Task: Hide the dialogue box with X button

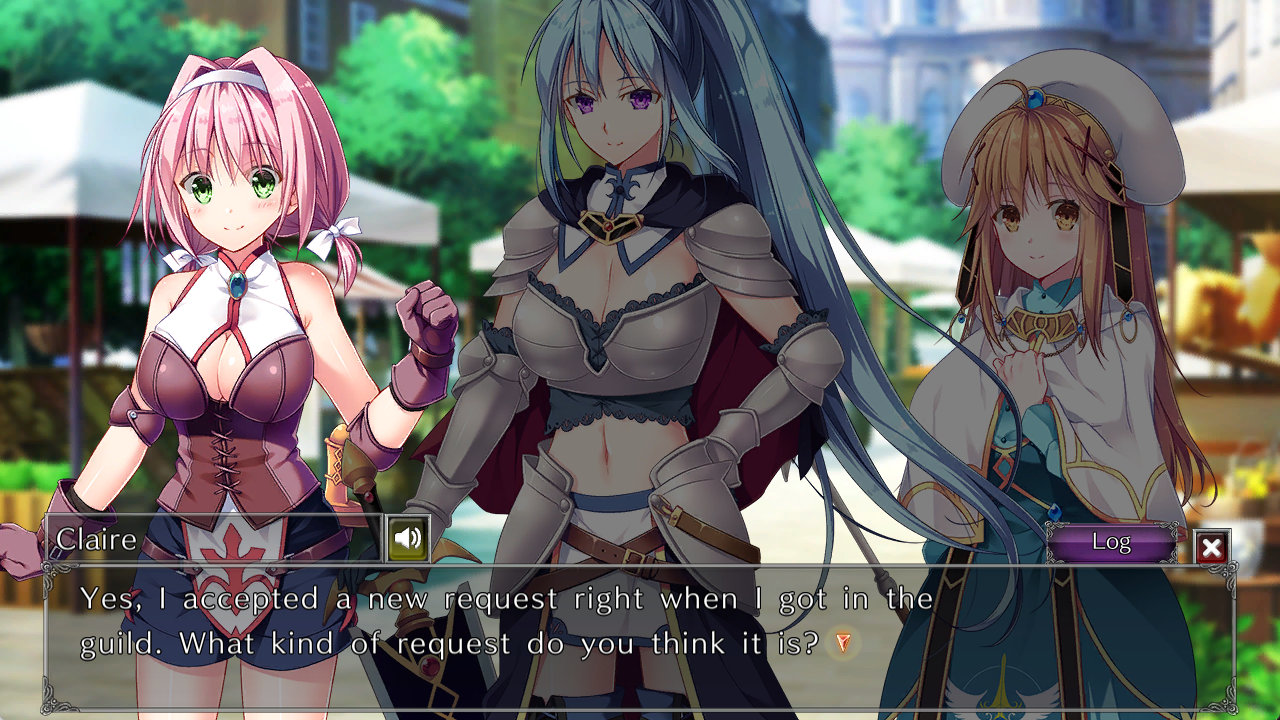Action: pyautogui.click(x=1211, y=547)
